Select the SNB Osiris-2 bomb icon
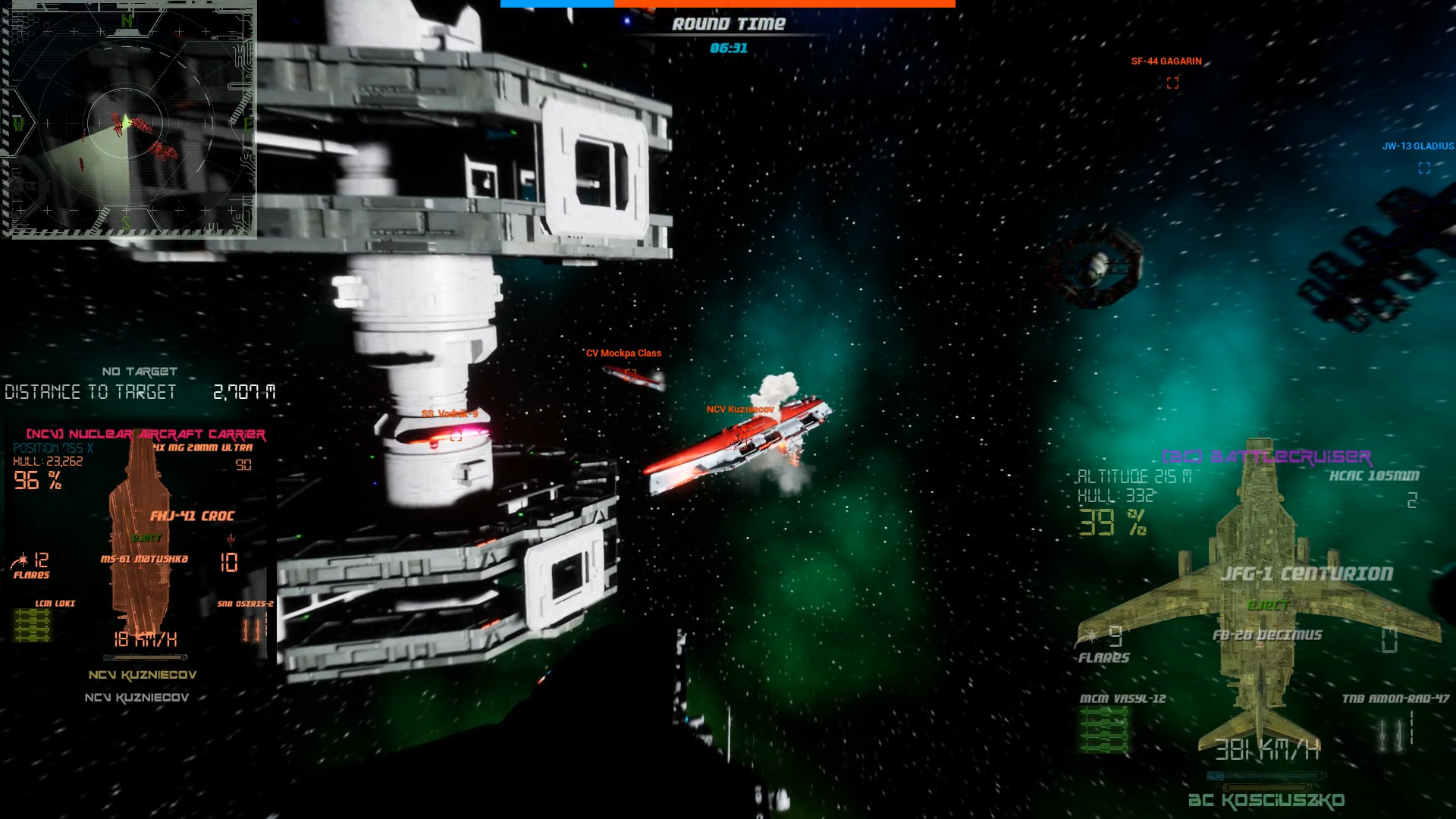 click(x=253, y=629)
